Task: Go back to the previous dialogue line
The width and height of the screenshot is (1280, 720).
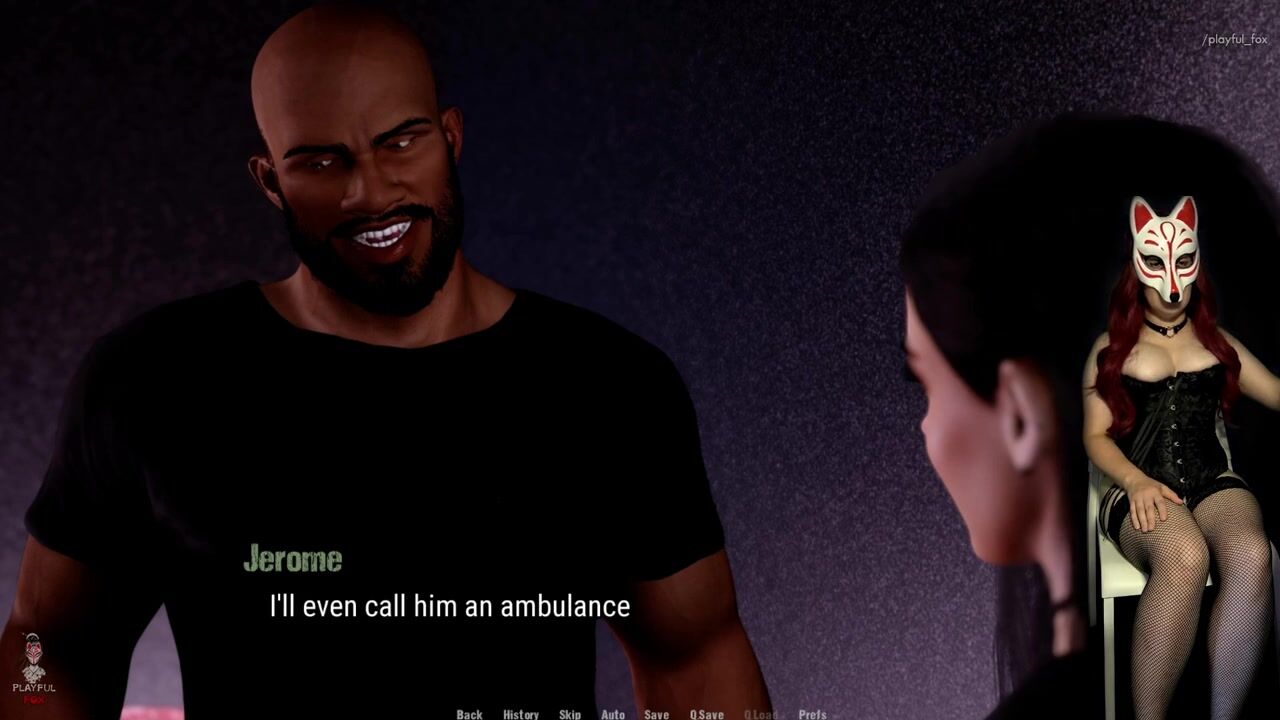Action: coord(469,714)
